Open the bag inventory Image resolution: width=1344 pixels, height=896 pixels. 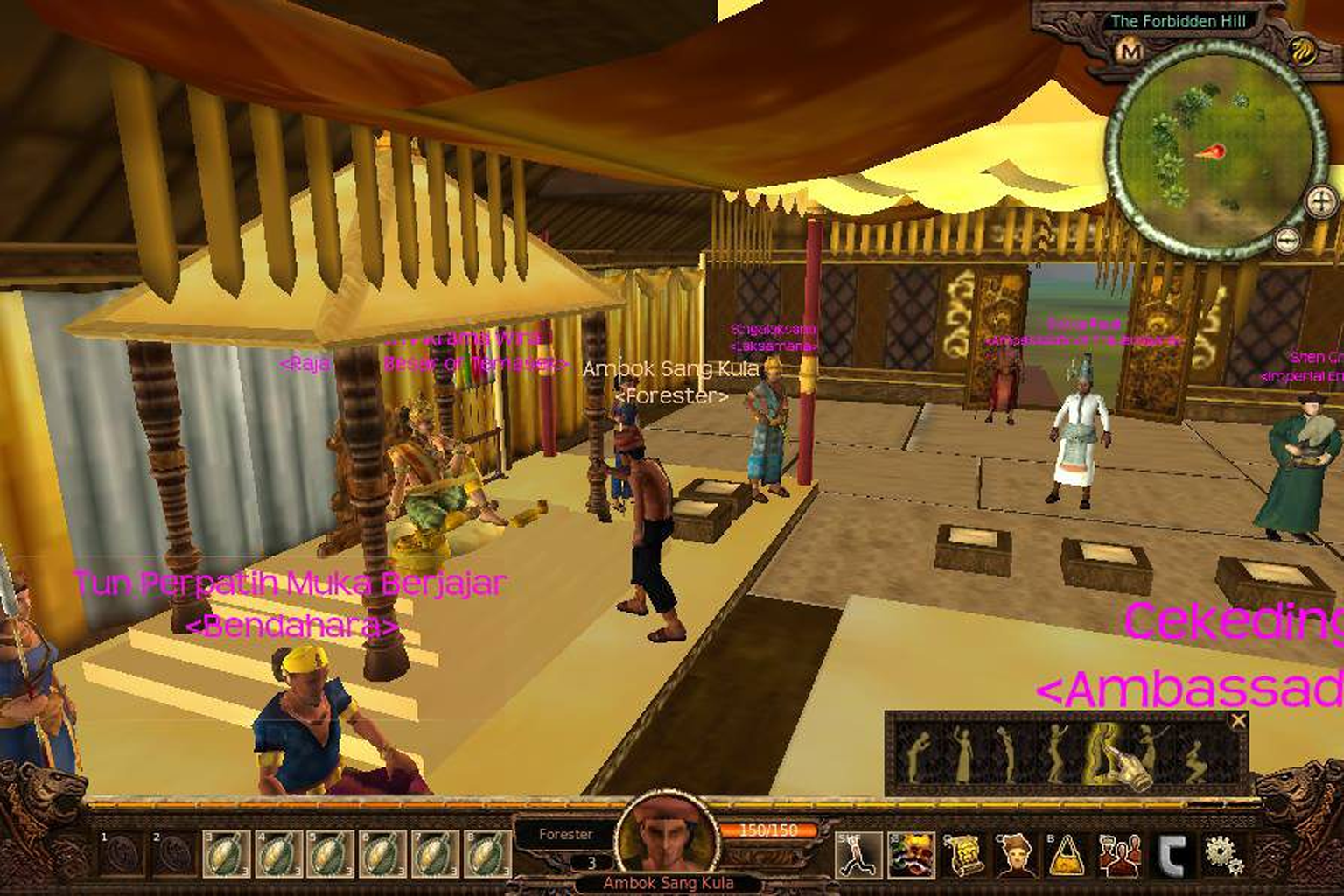point(1067,855)
